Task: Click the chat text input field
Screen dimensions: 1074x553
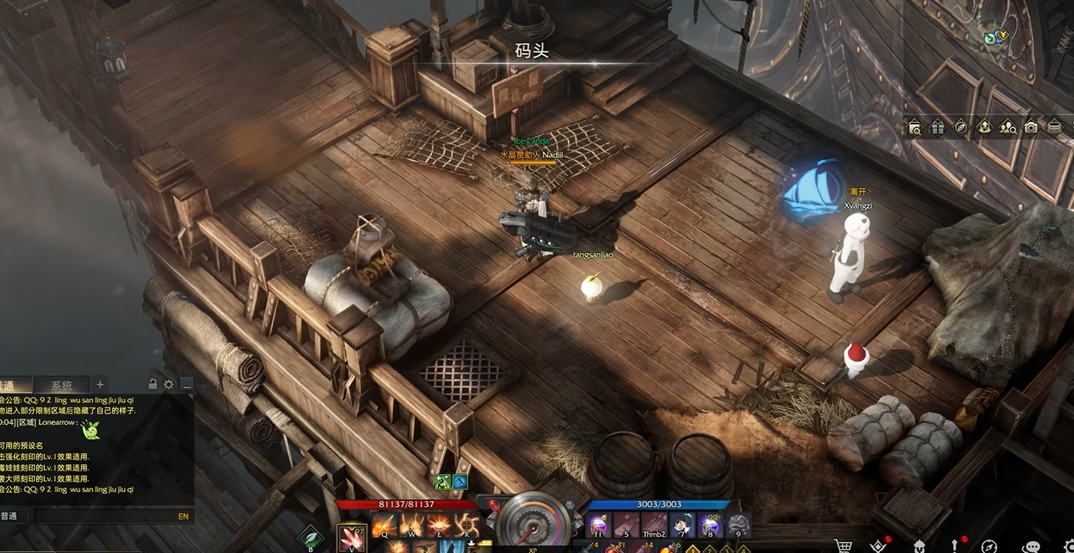Action: click(x=100, y=516)
